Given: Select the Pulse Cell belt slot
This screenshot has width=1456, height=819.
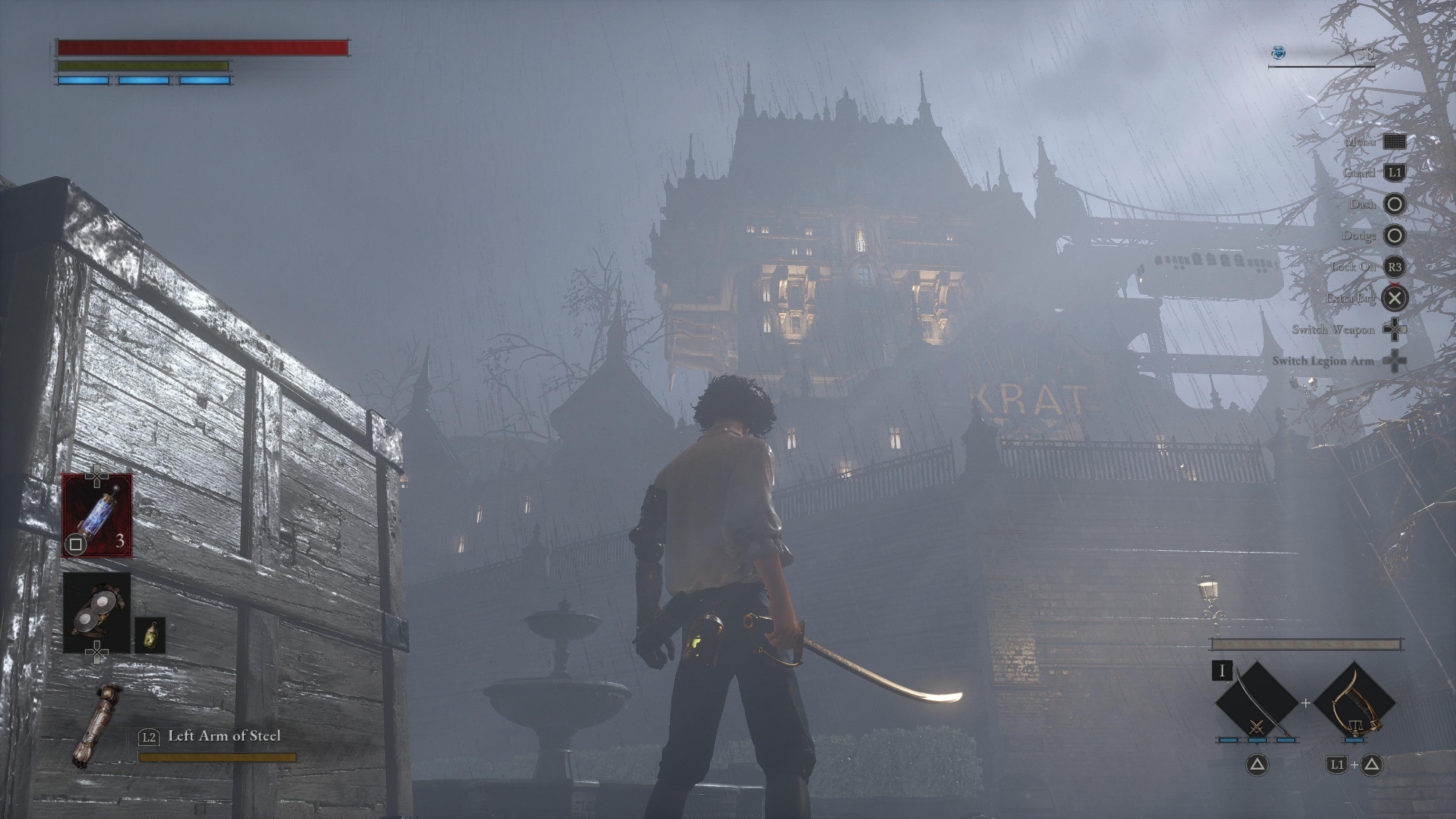Looking at the screenshot, I should [x=97, y=515].
